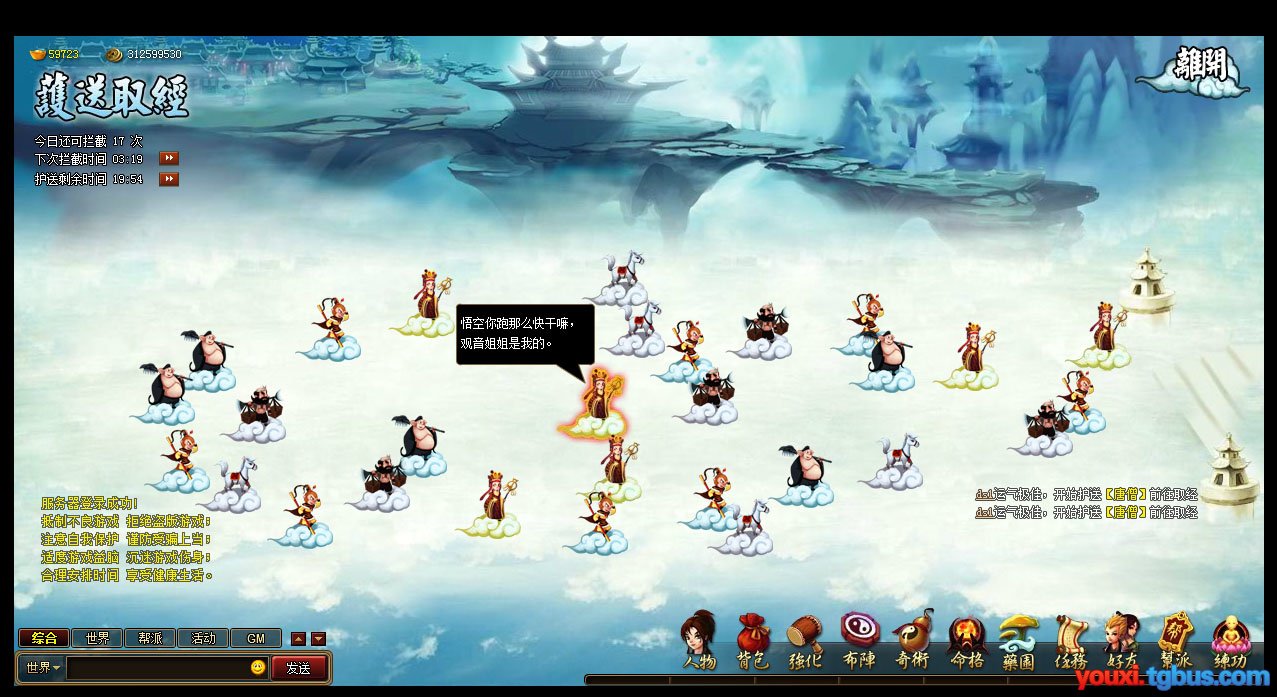The width and height of the screenshot is (1277, 697).
Task: Open the 藥園 herb garden
Action: tap(1018, 642)
